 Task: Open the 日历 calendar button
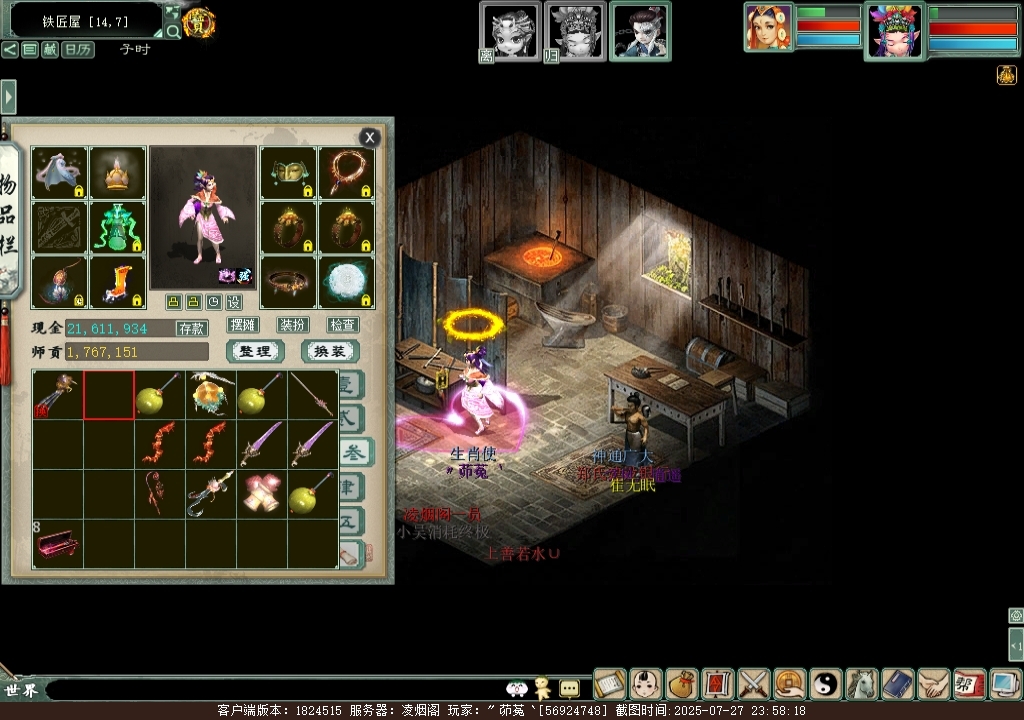click(x=79, y=49)
